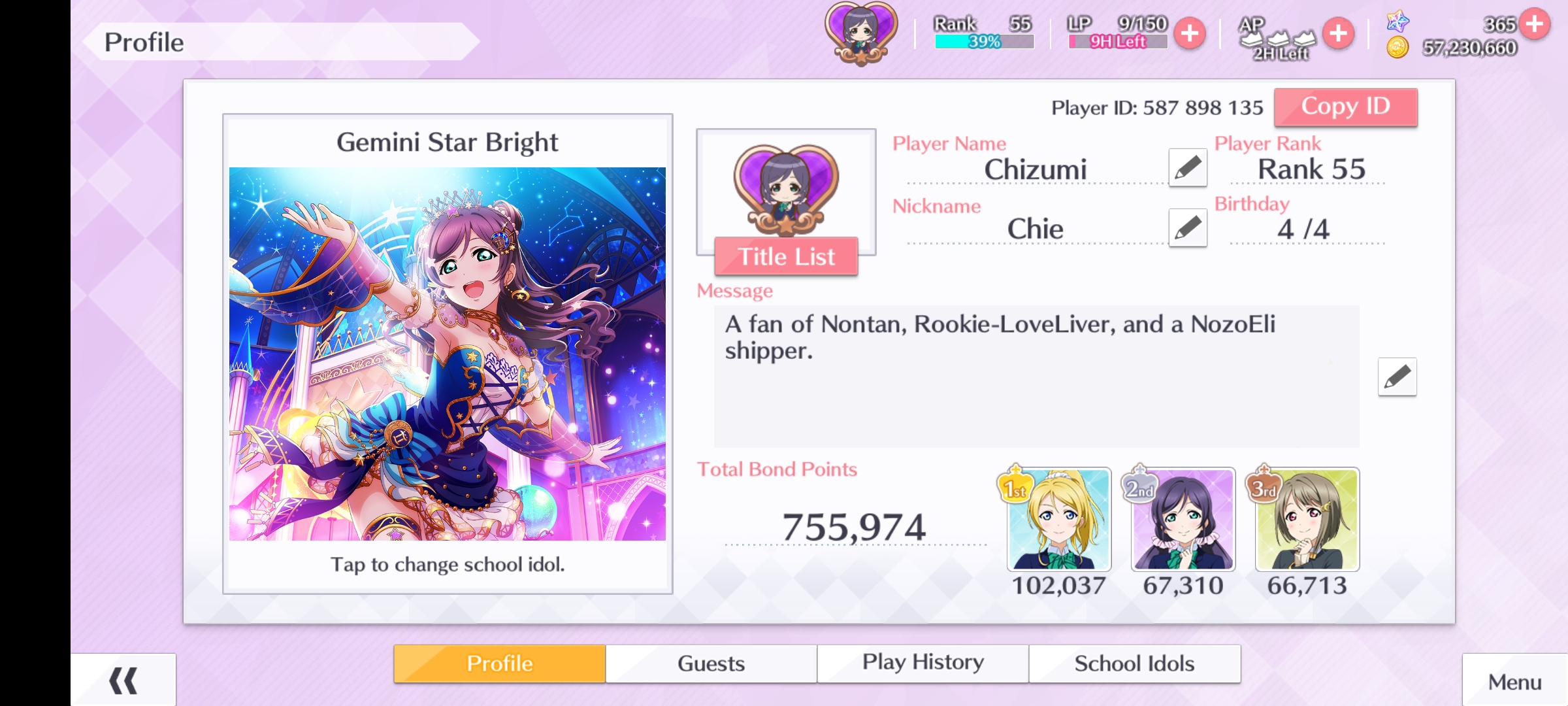
Task: Edit the profile message
Action: tap(1397, 377)
